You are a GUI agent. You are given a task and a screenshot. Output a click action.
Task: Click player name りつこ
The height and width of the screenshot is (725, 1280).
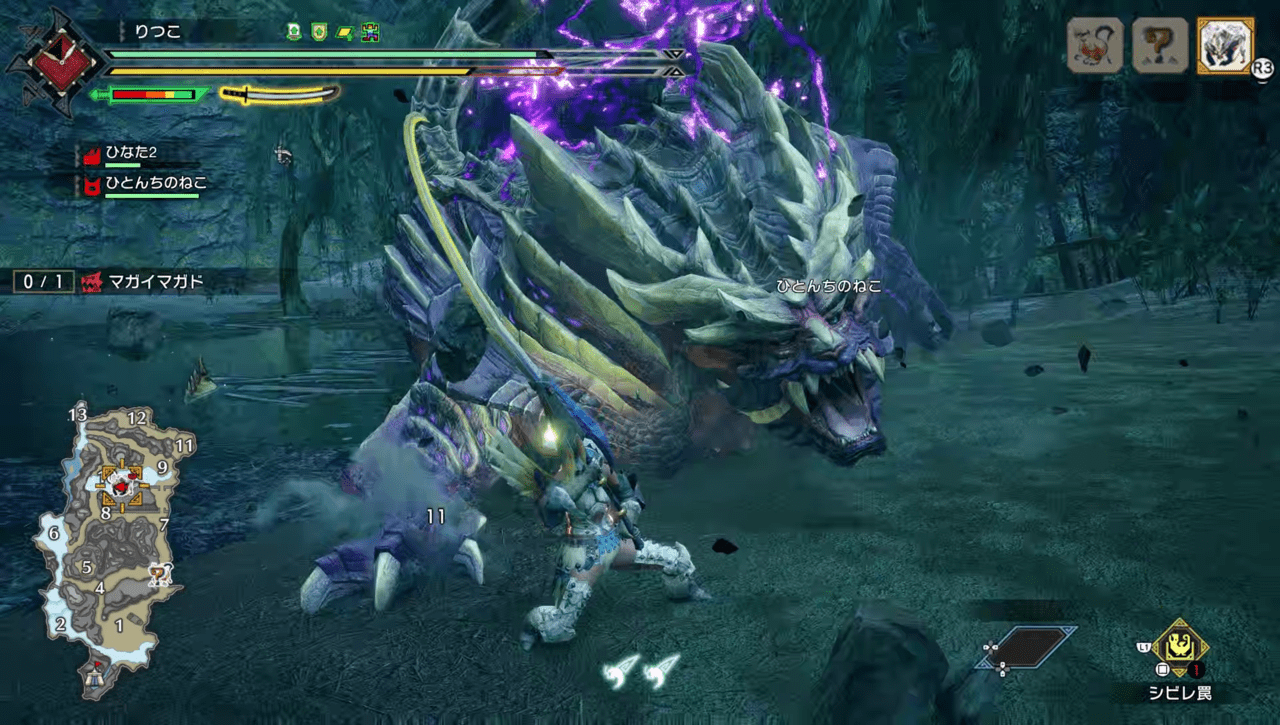coord(158,32)
